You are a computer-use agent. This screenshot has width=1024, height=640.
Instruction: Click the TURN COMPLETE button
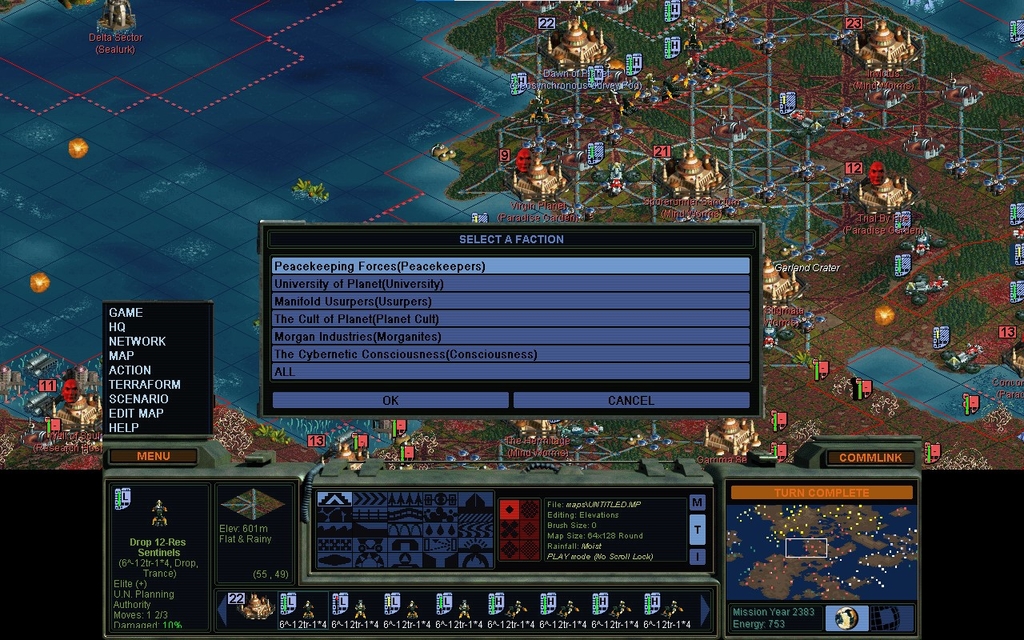pos(821,493)
